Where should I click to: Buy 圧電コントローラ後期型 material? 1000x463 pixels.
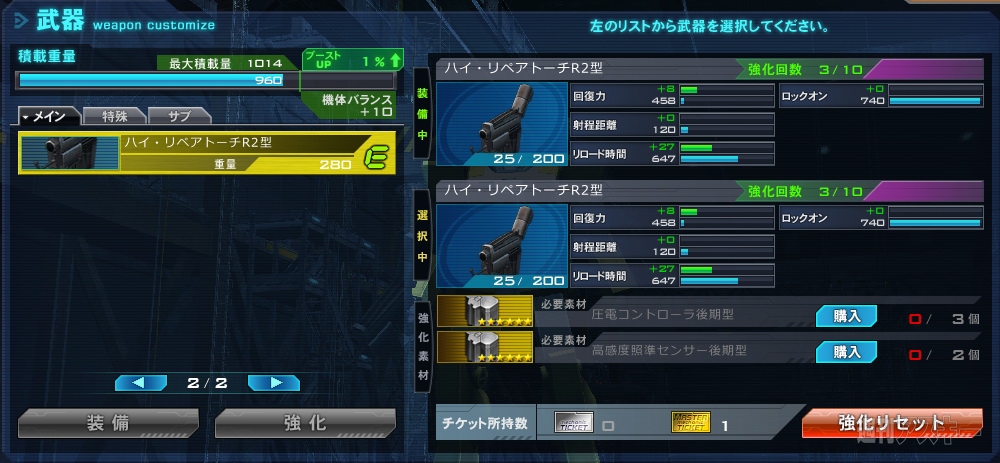[x=846, y=316]
